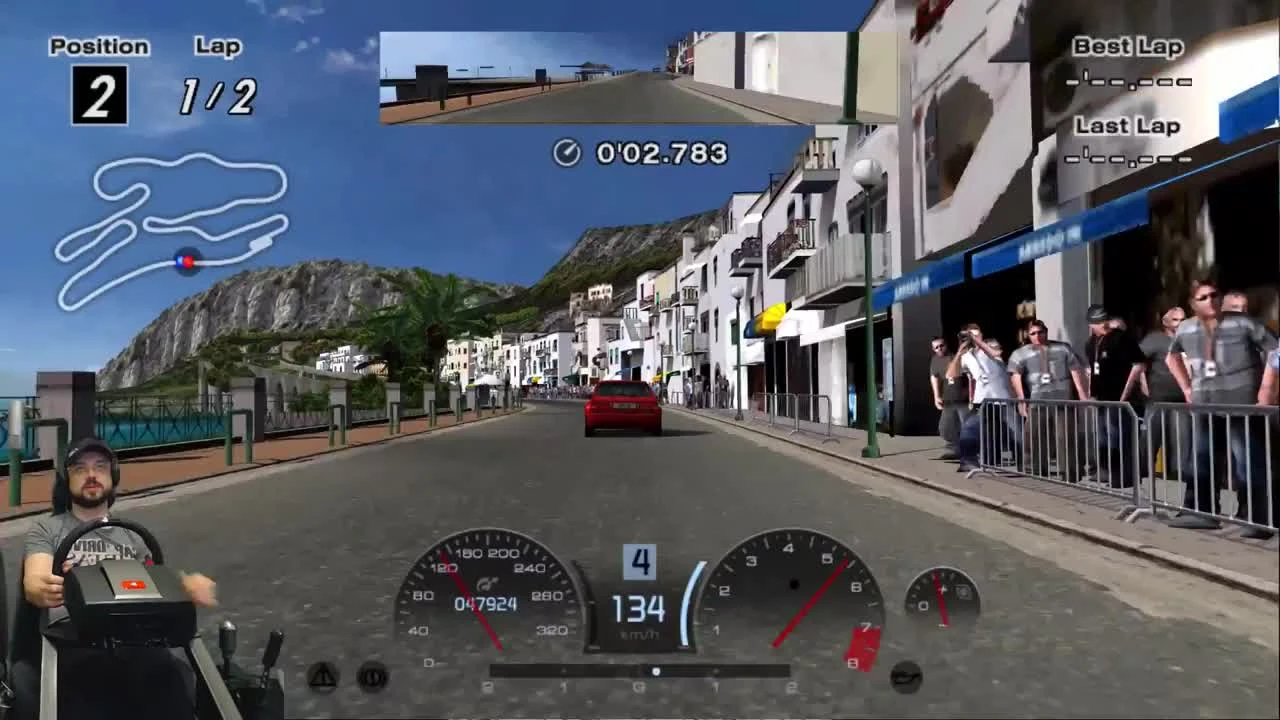
Task: Click the center marker on the G-force bar
Action: pyautogui.click(x=655, y=671)
